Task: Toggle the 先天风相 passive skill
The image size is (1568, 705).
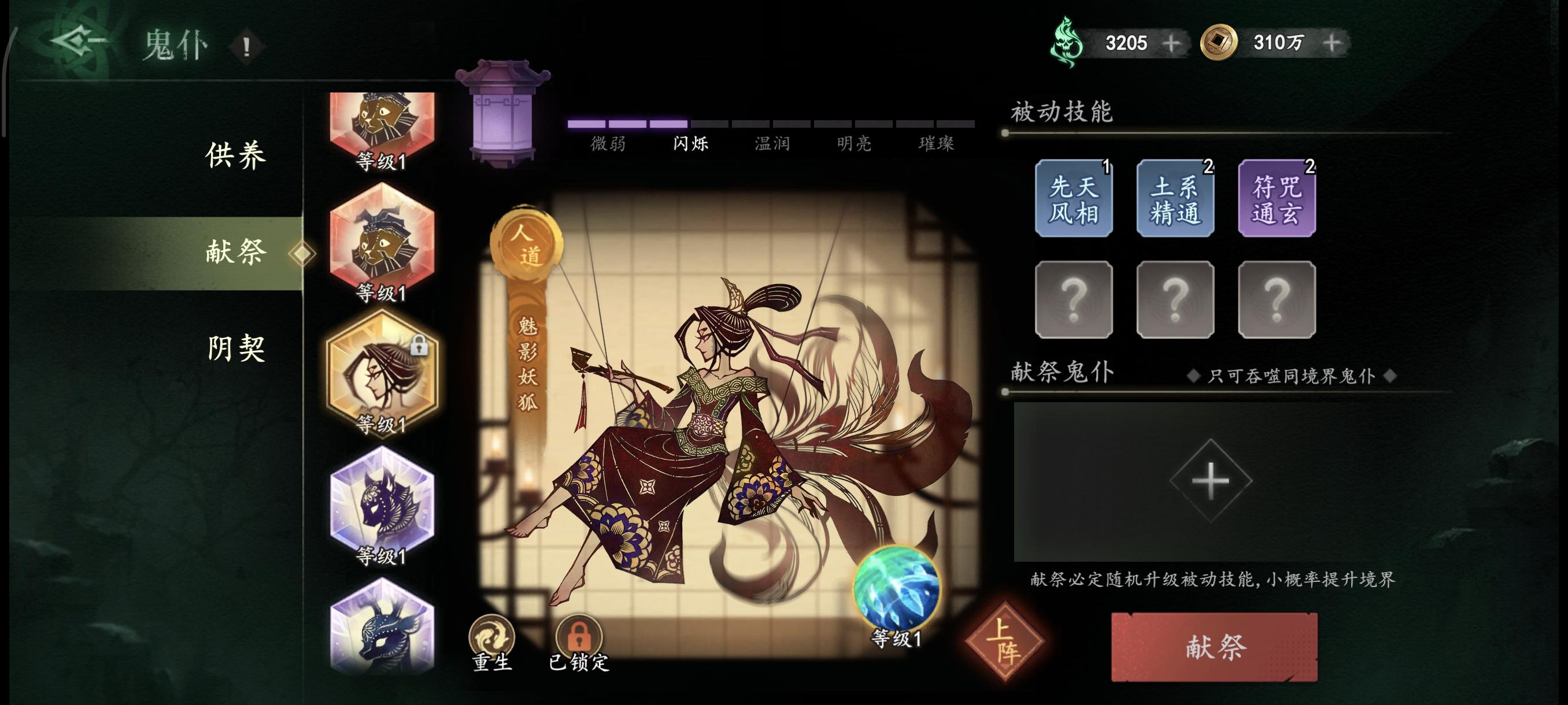Action: pos(1074,198)
